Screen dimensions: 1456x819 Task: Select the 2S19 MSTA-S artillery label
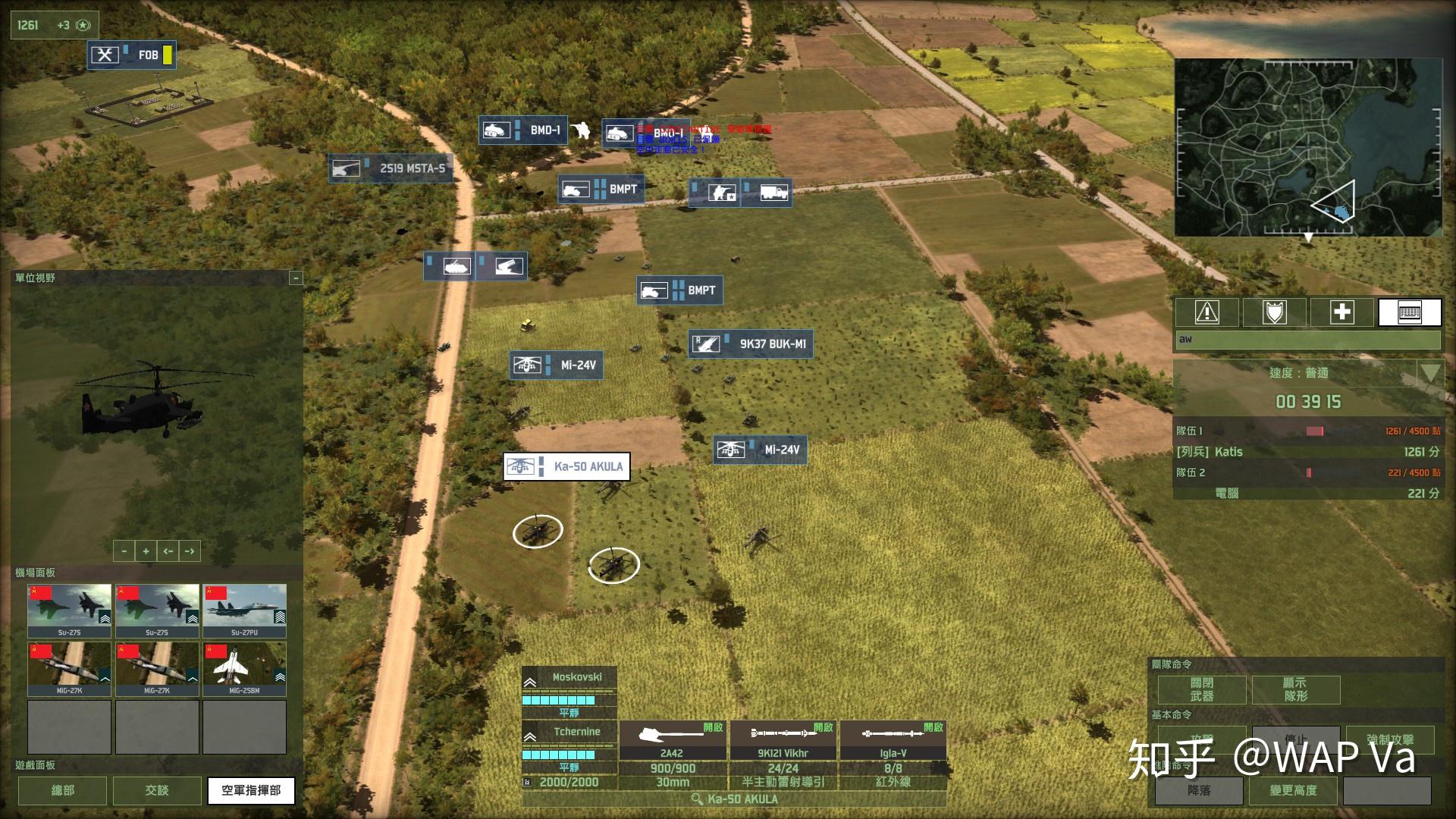[391, 168]
